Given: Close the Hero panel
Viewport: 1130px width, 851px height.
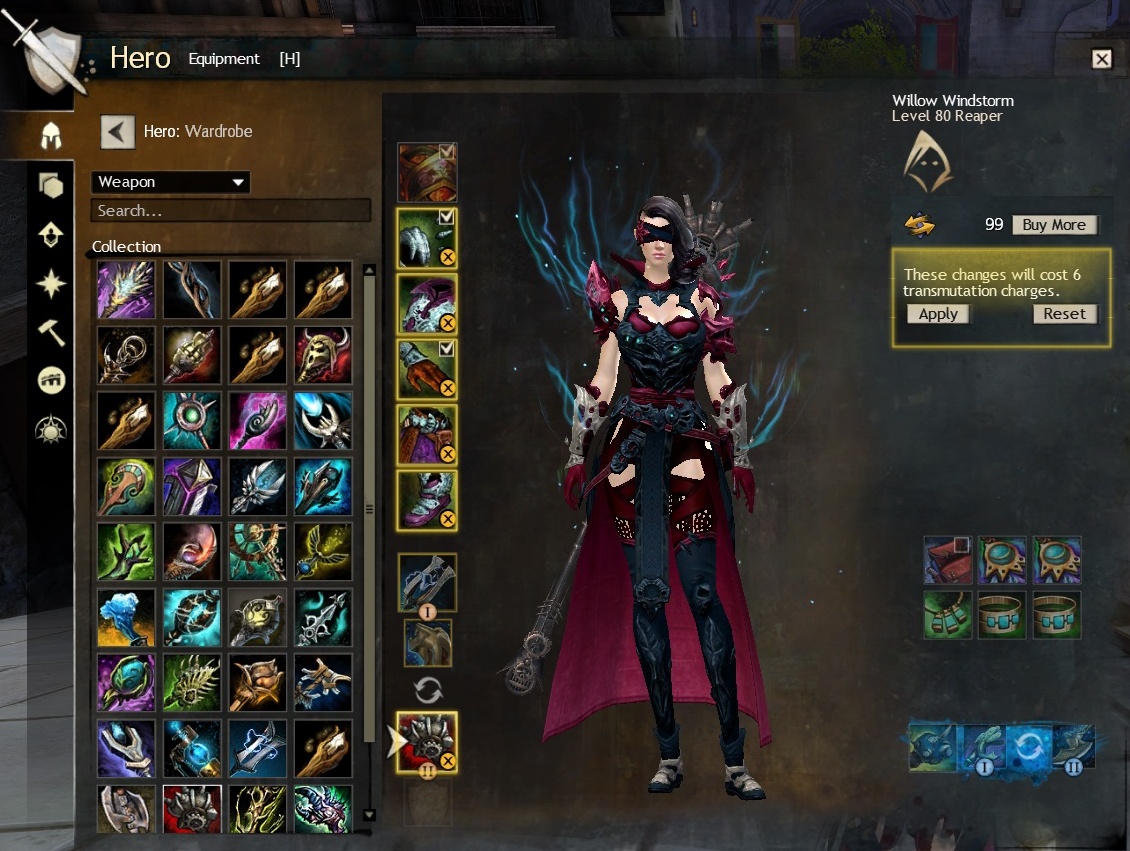Looking at the screenshot, I should [x=1101, y=59].
